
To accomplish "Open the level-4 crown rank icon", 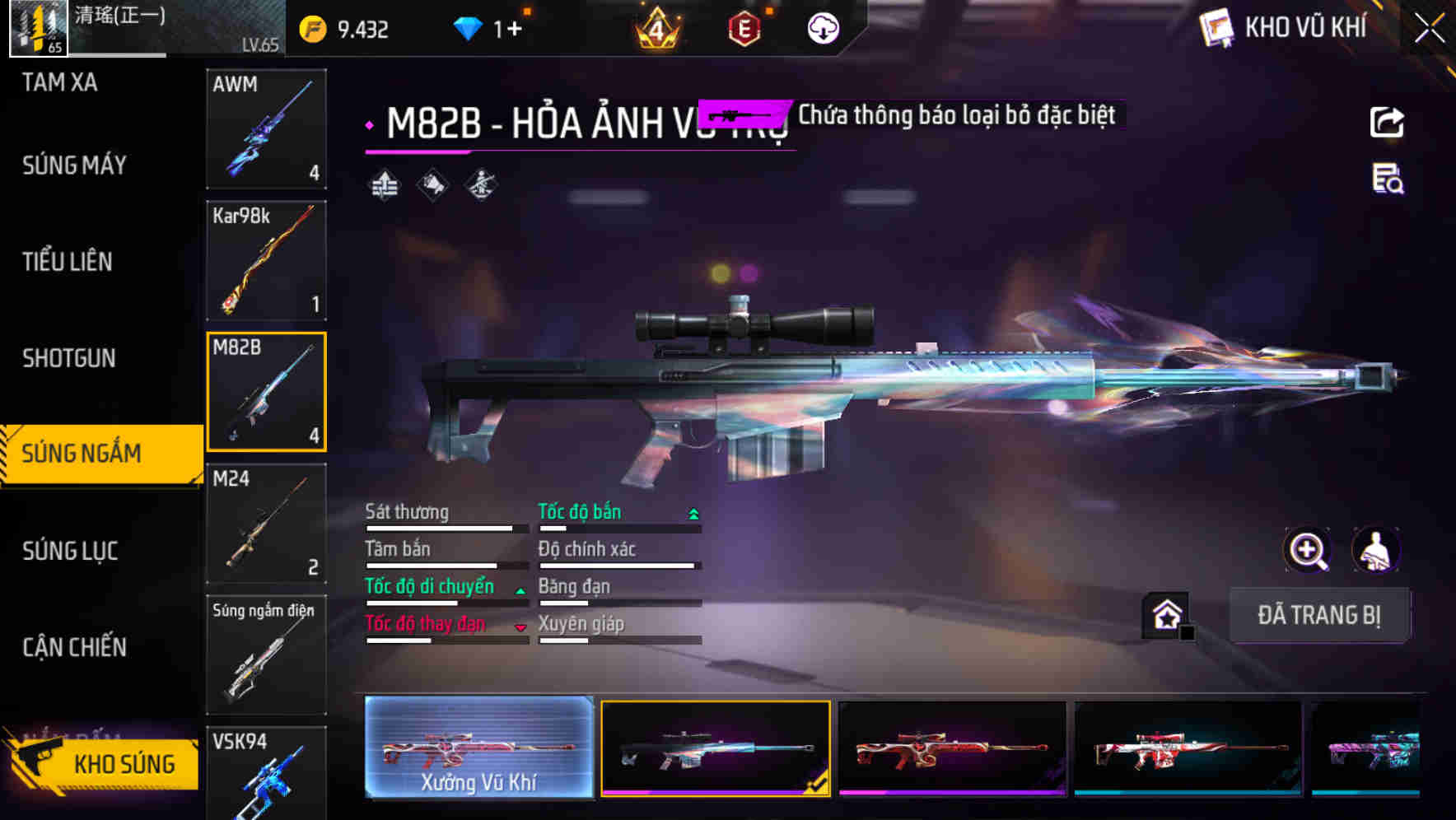I will [655, 30].
